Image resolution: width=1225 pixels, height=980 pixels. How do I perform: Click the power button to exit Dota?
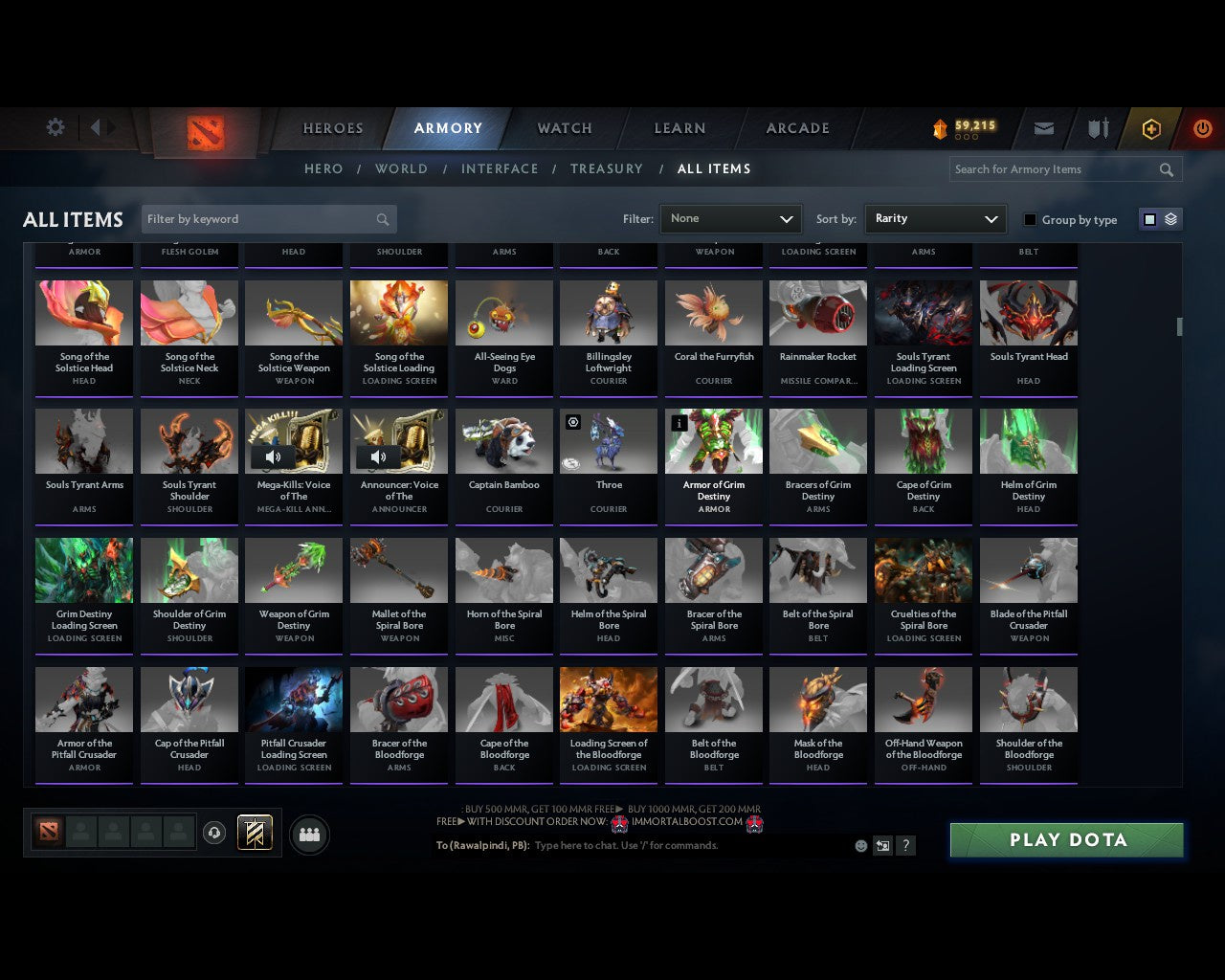[x=1202, y=128]
